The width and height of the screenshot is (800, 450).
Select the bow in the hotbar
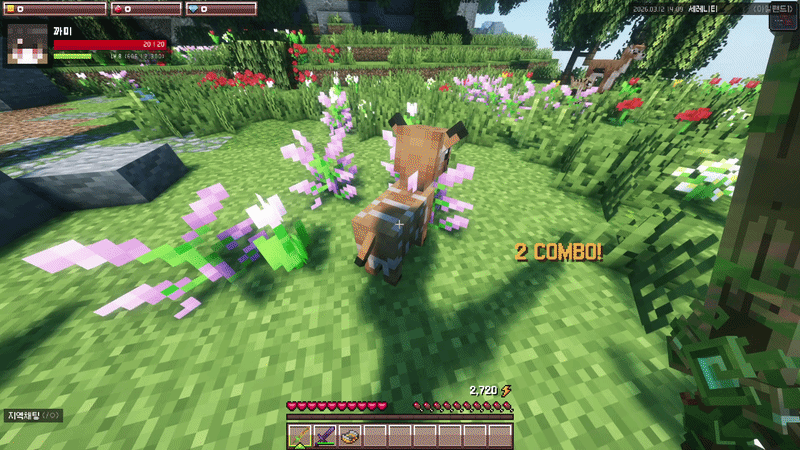(300, 436)
